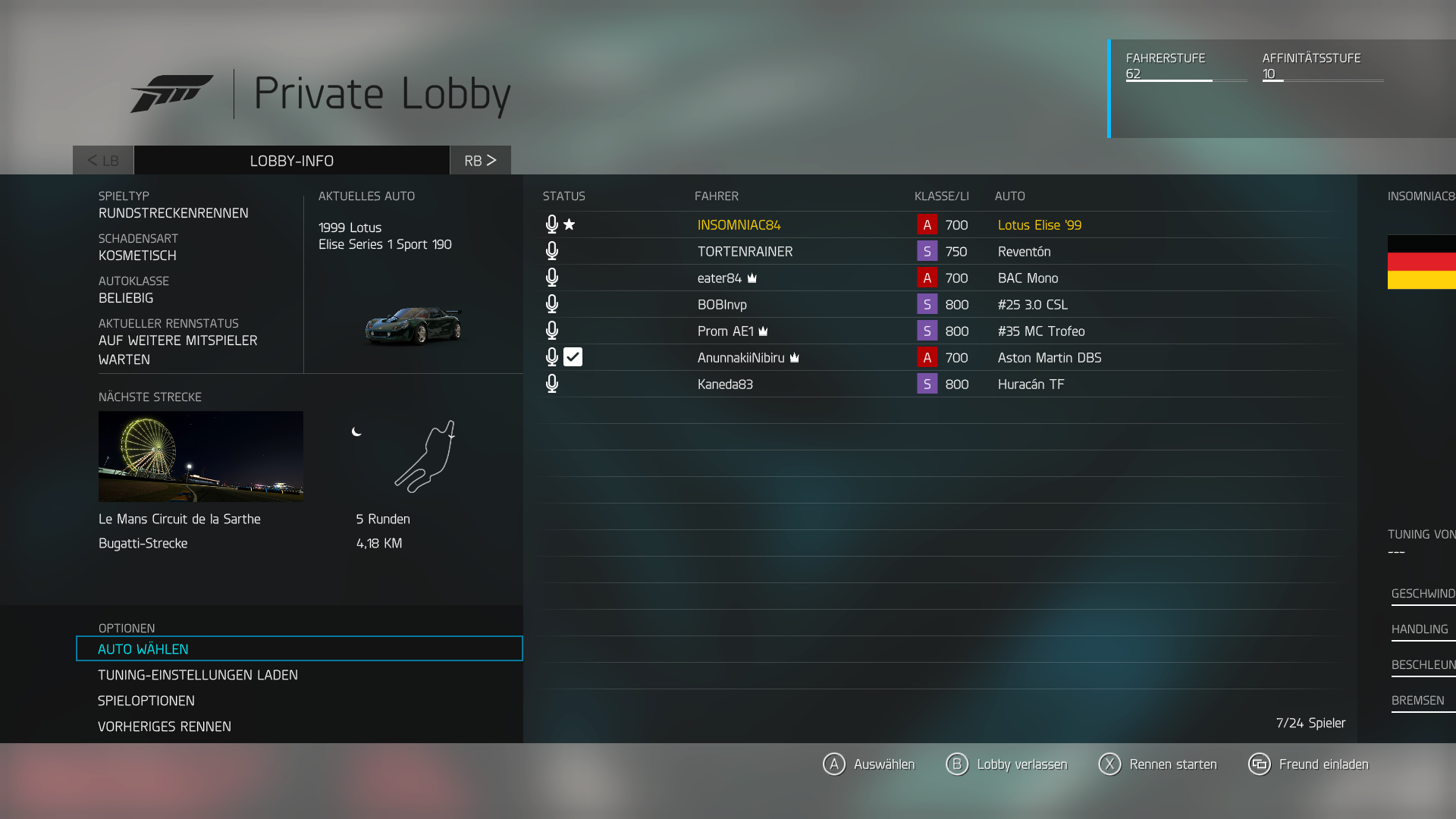The height and width of the screenshot is (819, 1456).
Task: Open the SPIELOPTIONEN menu entry
Action: tap(146, 701)
